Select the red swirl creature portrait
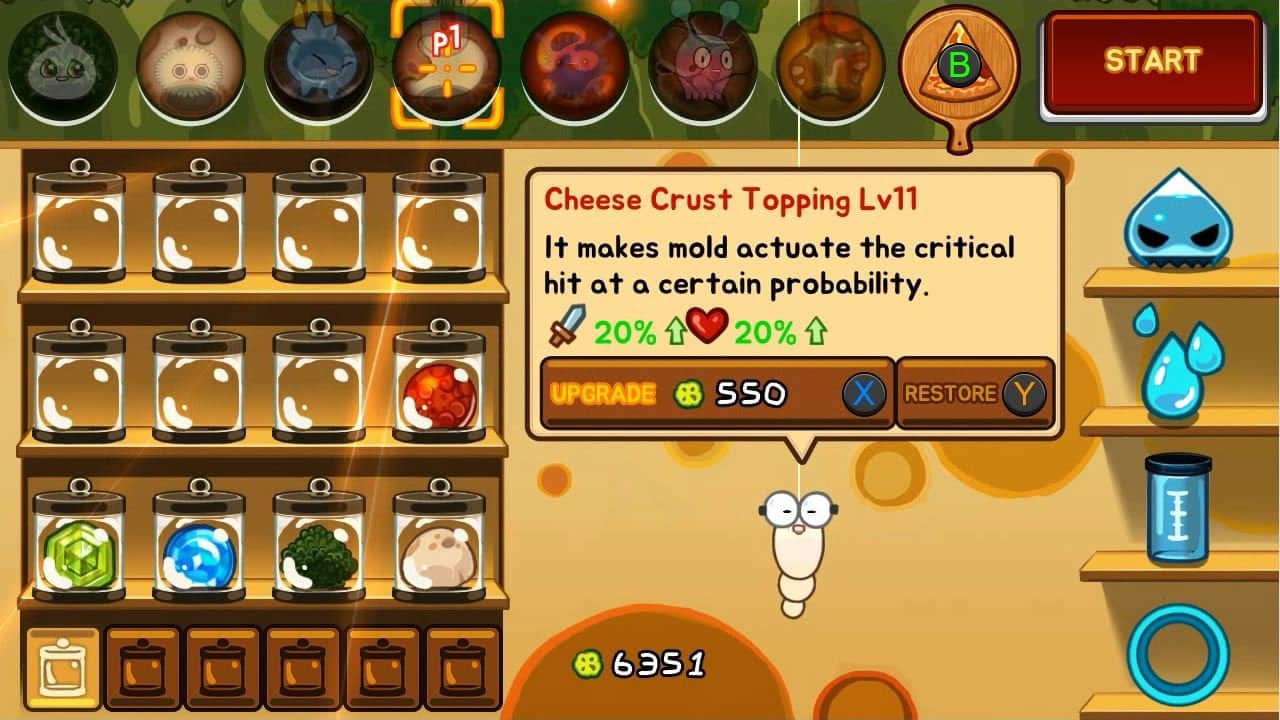This screenshot has height=720, width=1280. pyautogui.click(x=574, y=66)
